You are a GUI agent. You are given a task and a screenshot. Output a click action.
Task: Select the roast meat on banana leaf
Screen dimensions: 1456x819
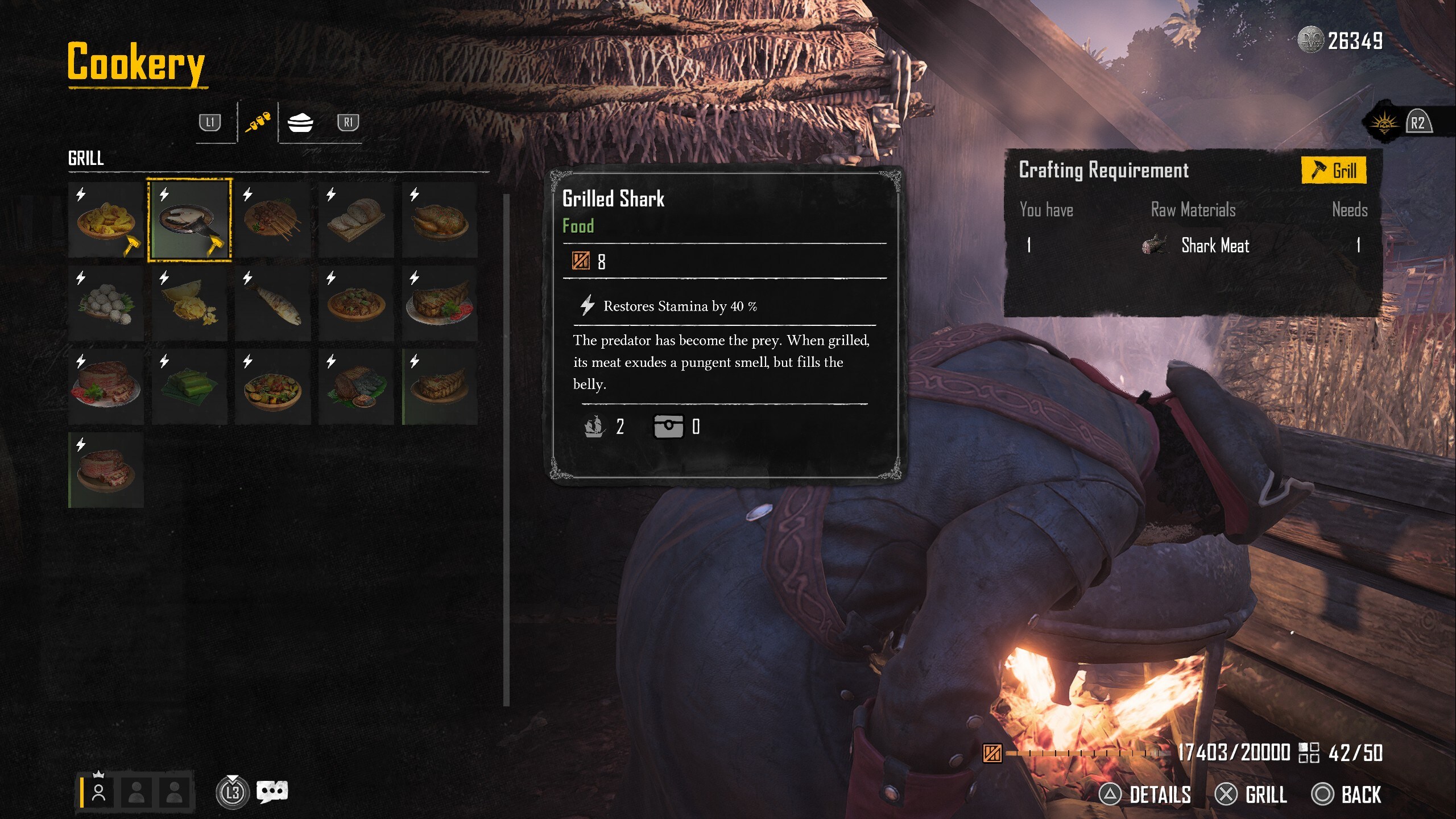pyautogui.click(x=356, y=387)
